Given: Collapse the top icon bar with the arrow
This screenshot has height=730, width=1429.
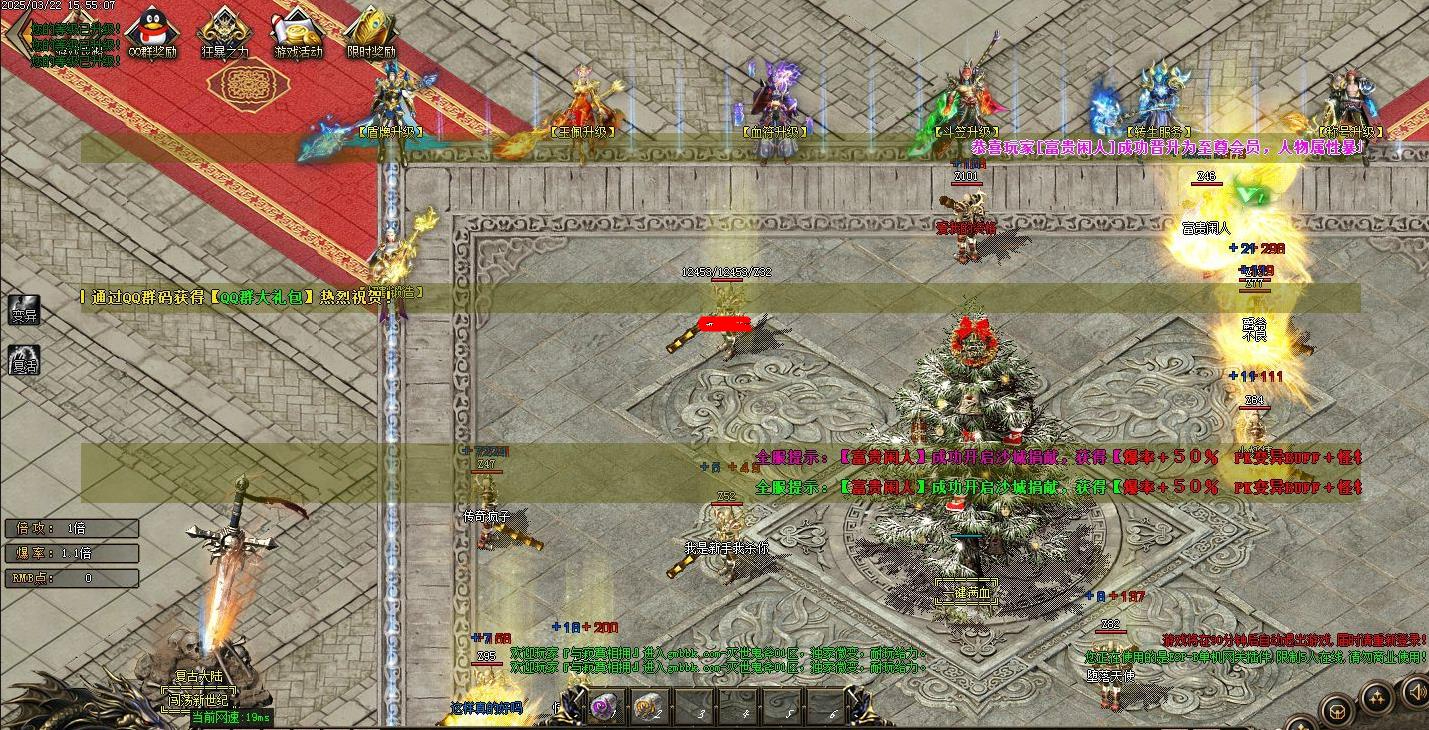Looking at the screenshot, I should pyautogui.click(x=14, y=30).
